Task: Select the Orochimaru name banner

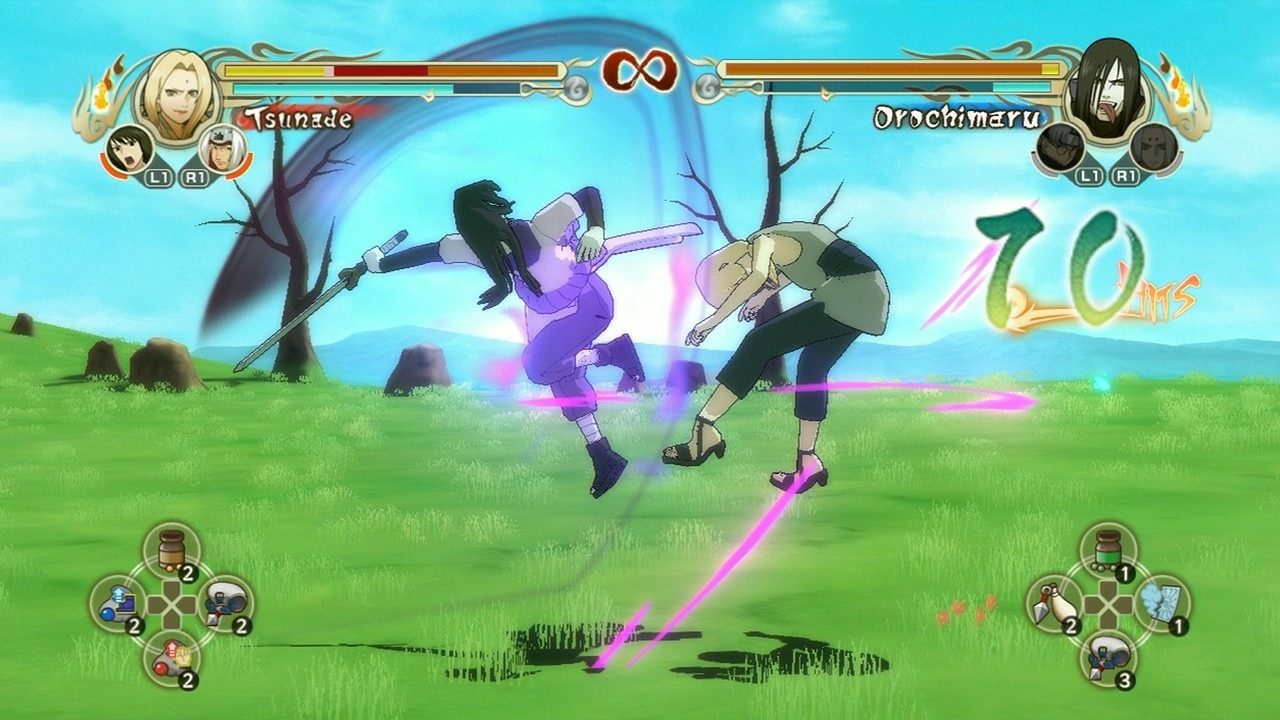Action: click(x=957, y=117)
